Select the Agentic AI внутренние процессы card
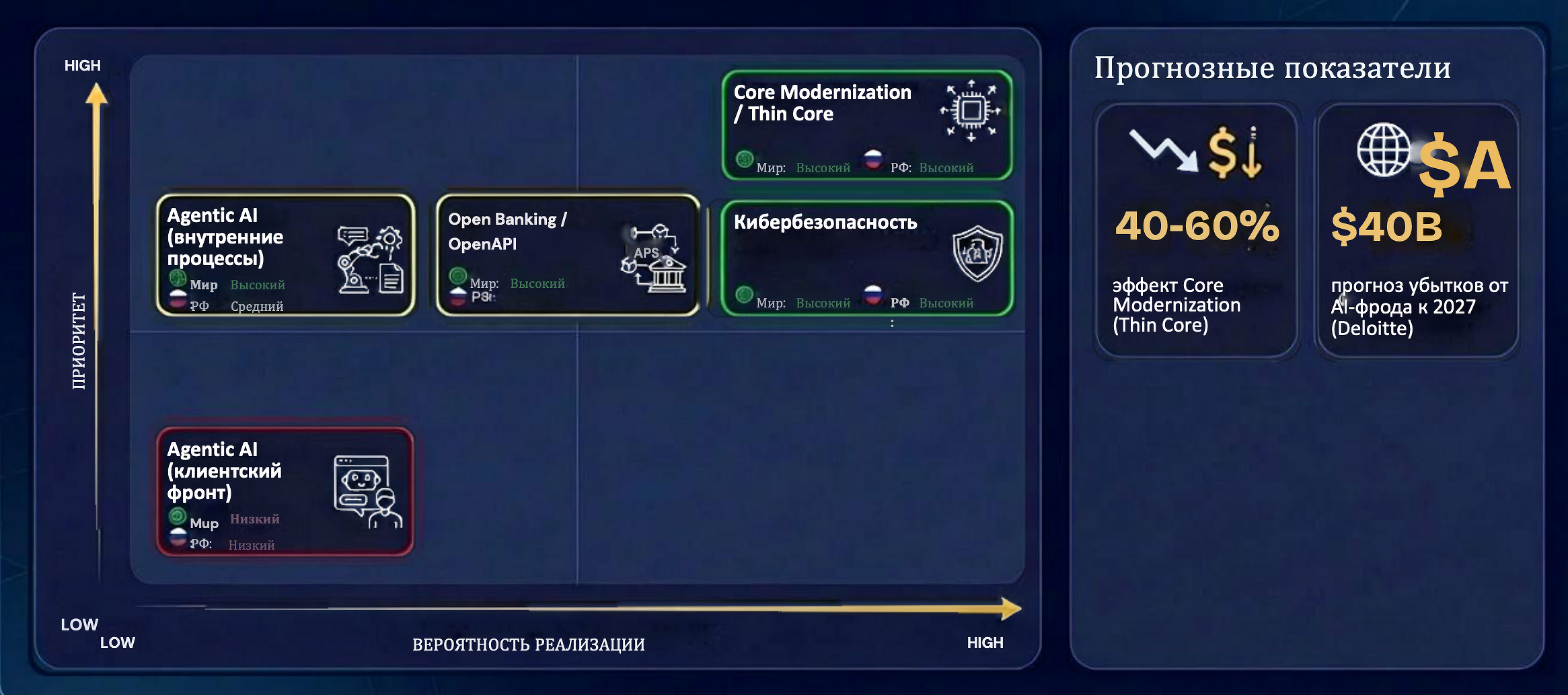Viewport: 1568px width, 695px height. 285,256
